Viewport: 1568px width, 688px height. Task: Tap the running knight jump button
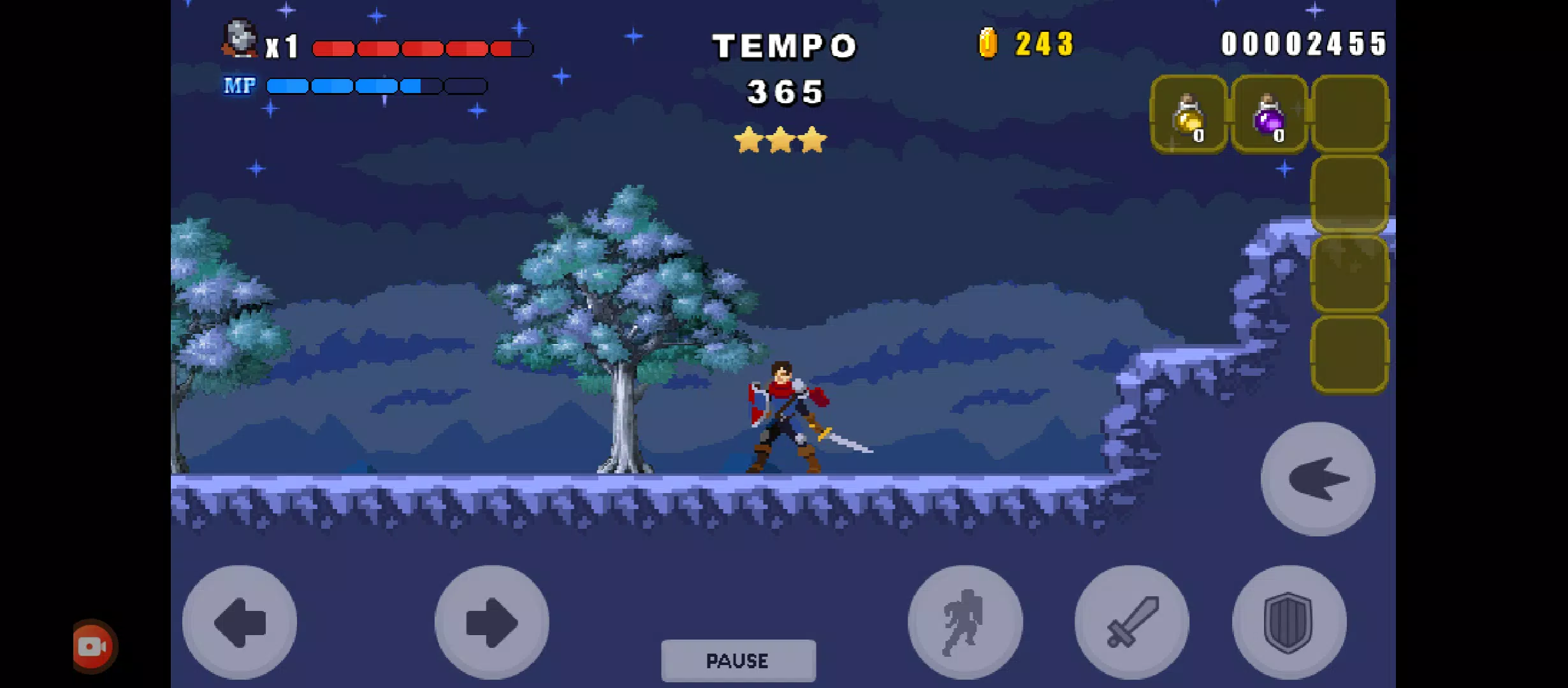point(965,622)
